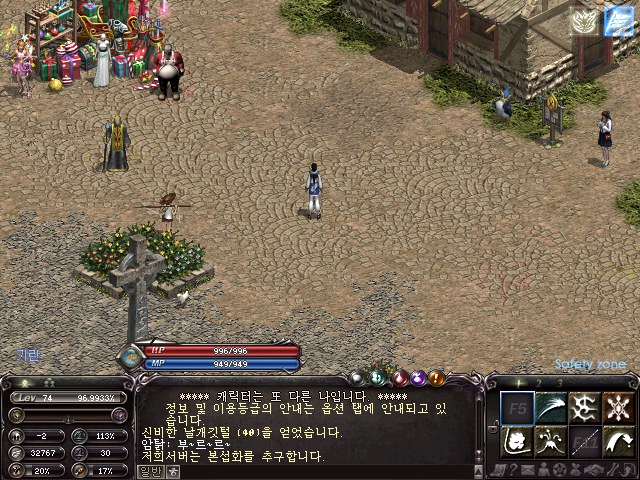Select the 일반 chat tab
Viewport: 640px width, 480px height.
pyautogui.click(x=150, y=471)
